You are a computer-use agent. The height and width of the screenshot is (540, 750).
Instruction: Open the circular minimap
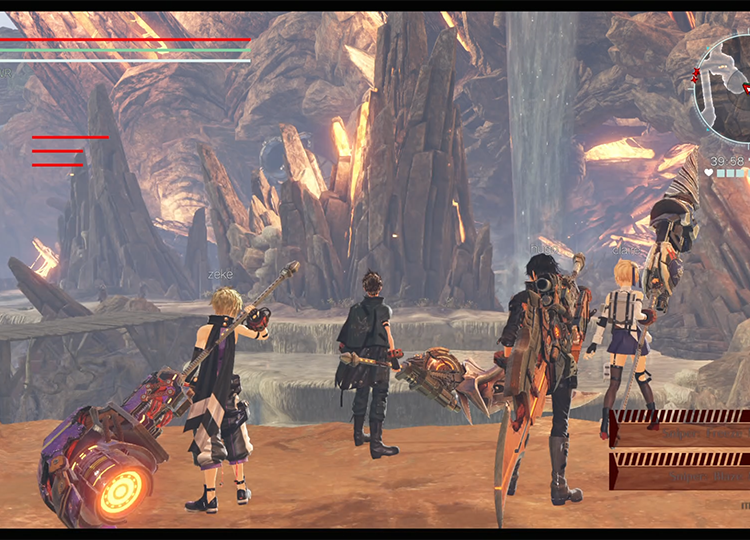tap(724, 86)
